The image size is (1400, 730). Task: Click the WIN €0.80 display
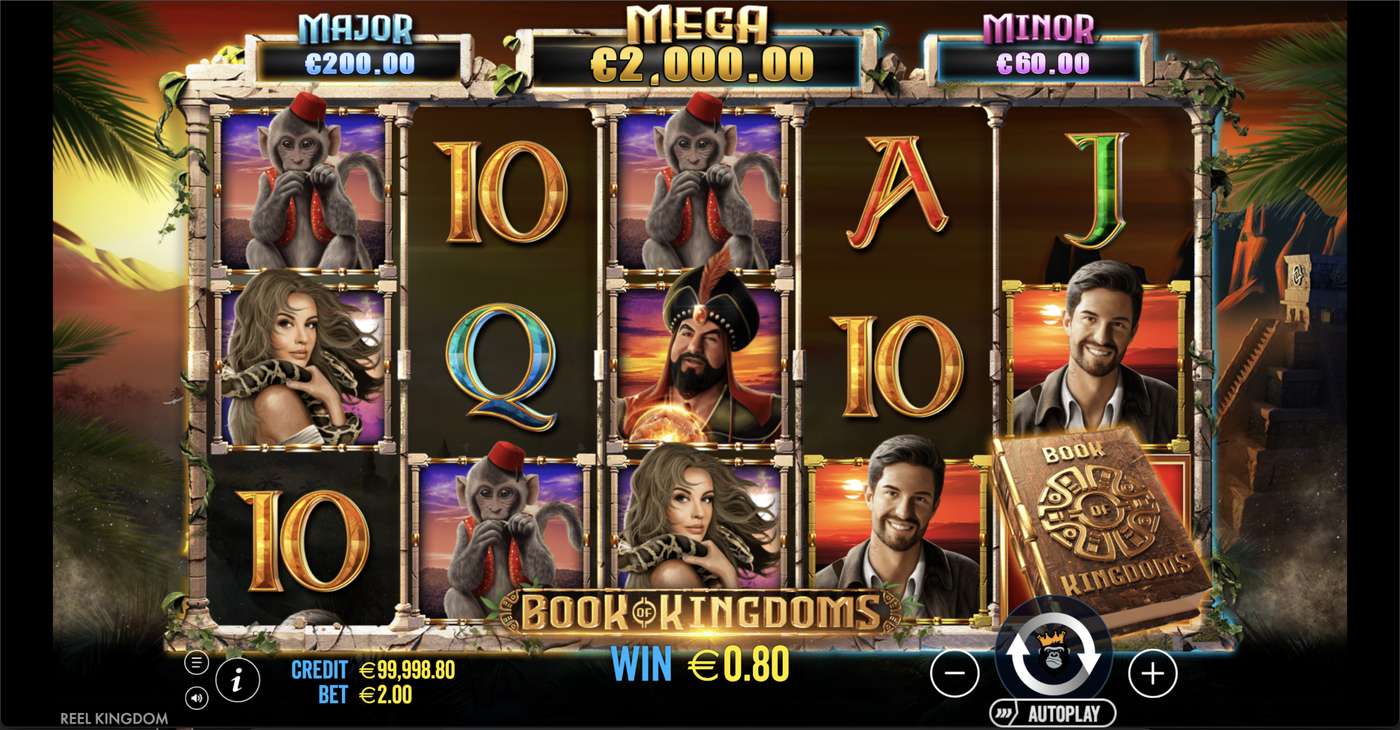coord(700,661)
